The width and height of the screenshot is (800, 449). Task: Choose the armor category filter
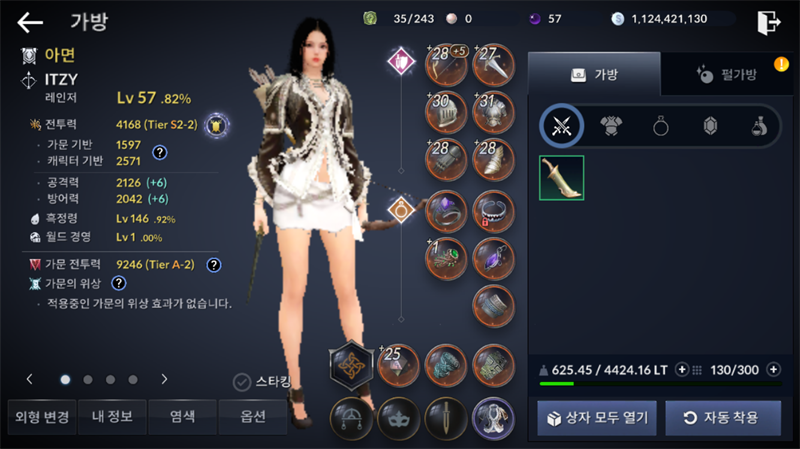611,125
